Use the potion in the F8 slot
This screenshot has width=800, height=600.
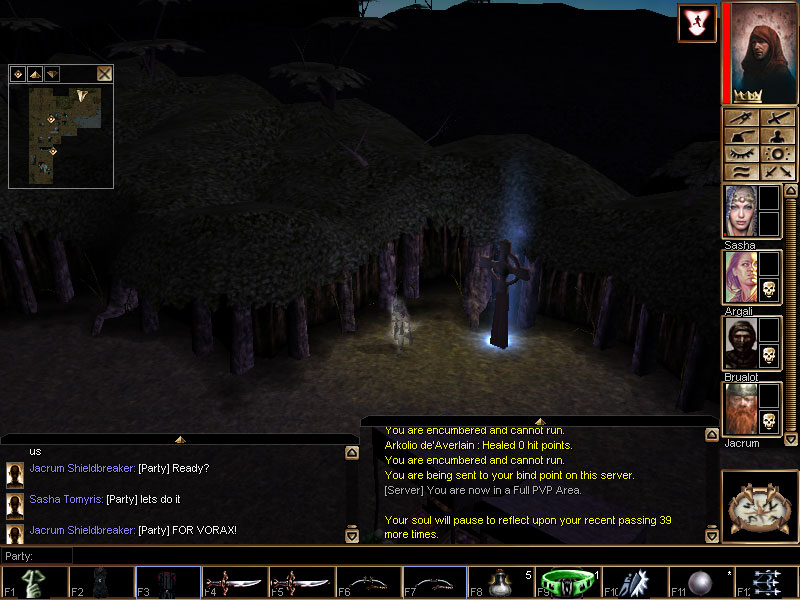(503, 583)
